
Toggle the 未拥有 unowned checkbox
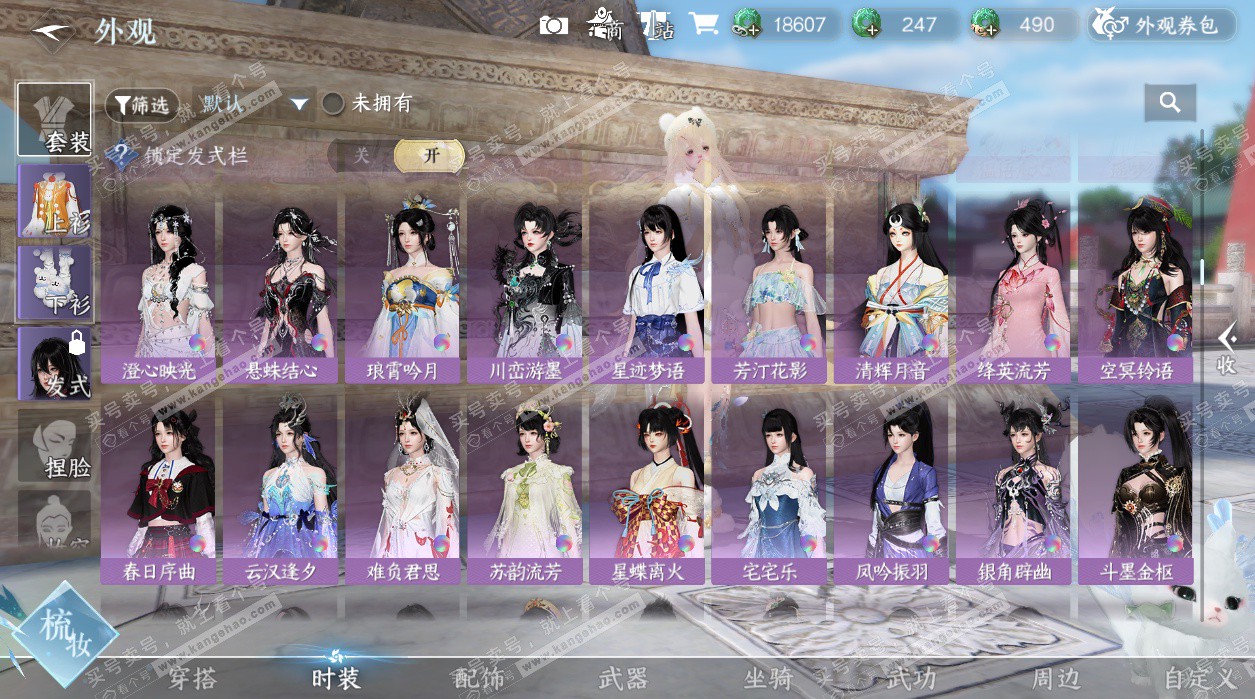tap(333, 103)
